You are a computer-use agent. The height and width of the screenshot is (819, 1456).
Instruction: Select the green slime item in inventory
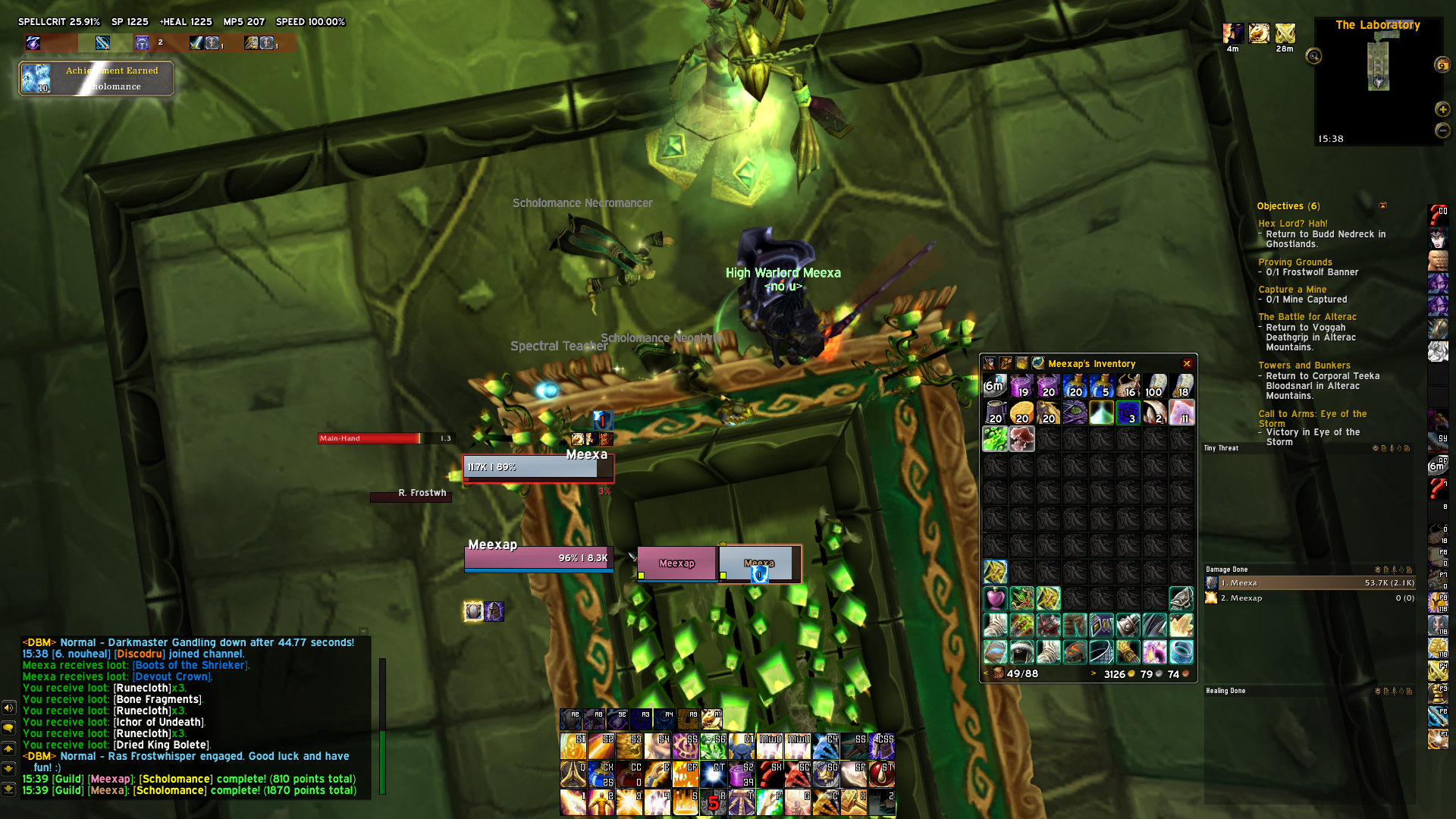[995, 438]
